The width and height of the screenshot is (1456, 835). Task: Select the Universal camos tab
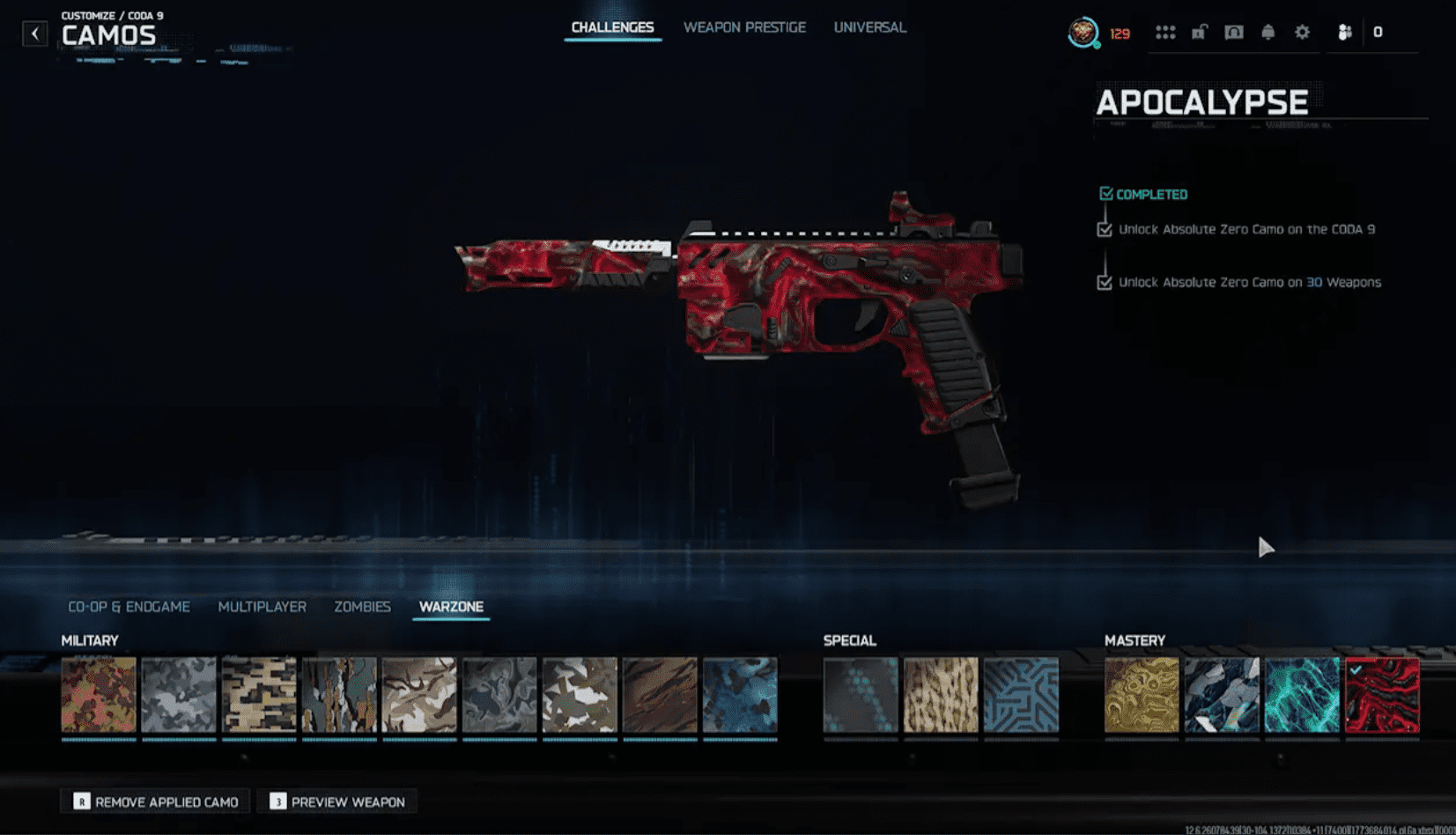pos(869,27)
